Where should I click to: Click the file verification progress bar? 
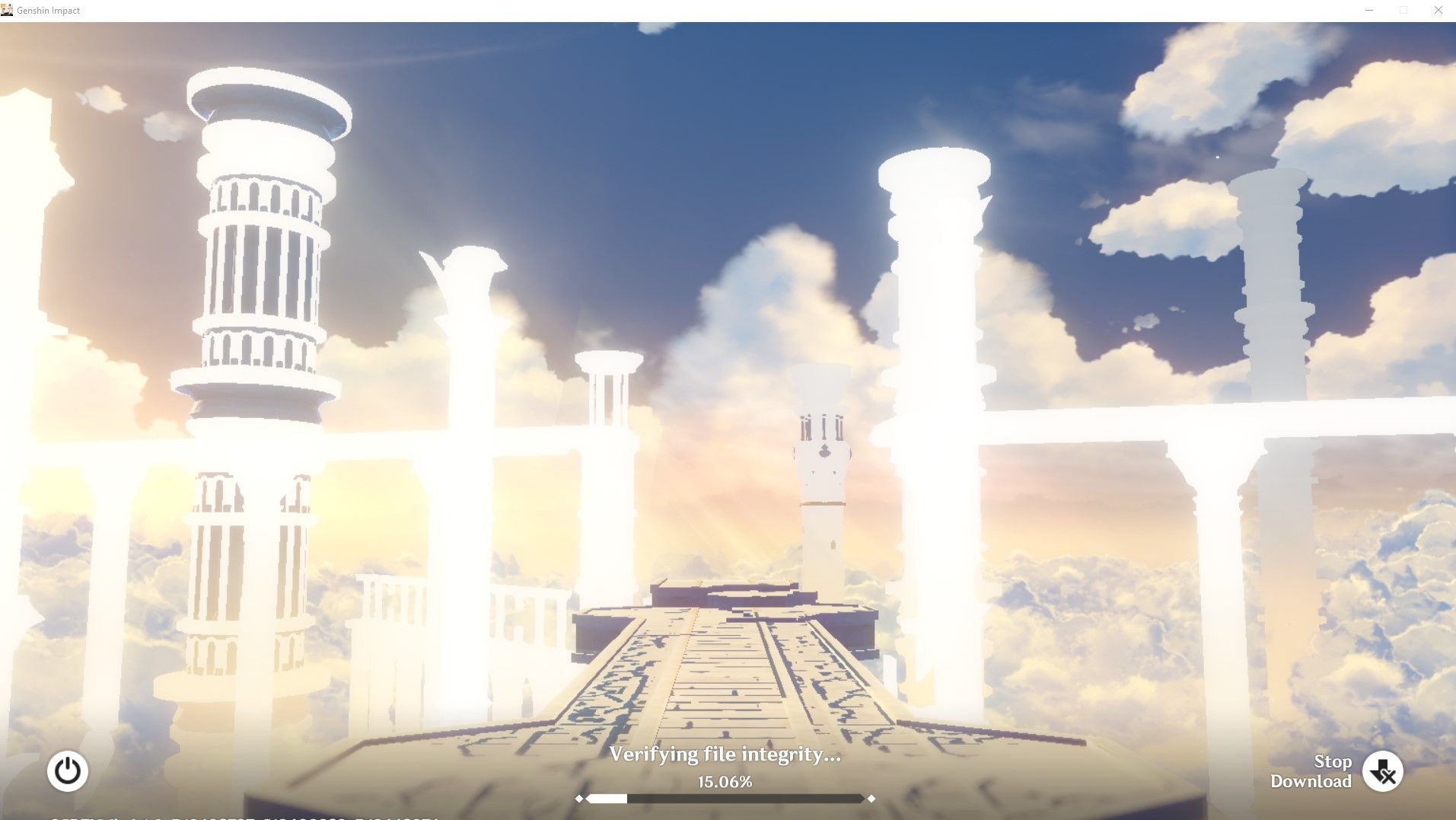(725, 799)
